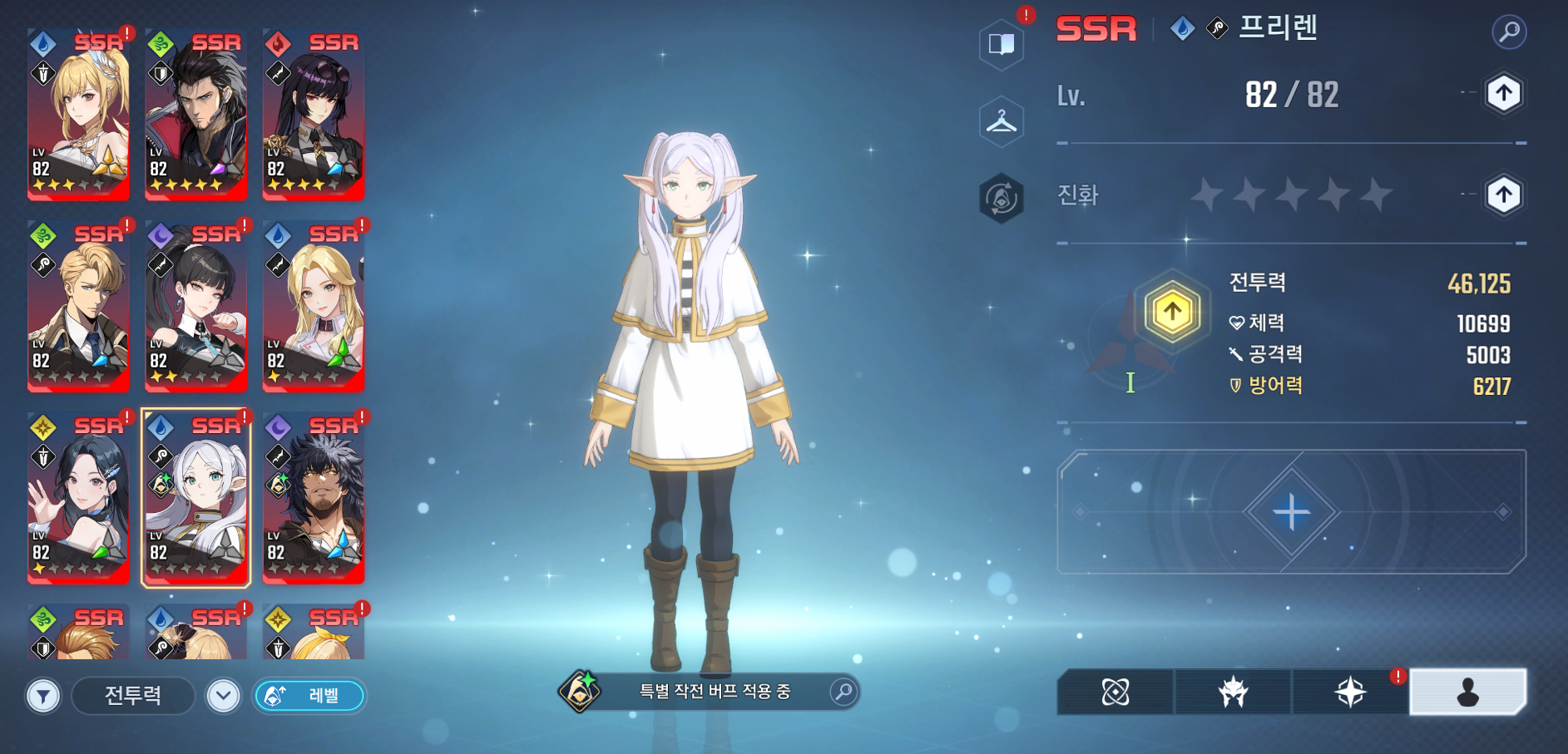This screenshot has height=754, width=1568.
Task: Add equipment in the empty plus slot
Action: tap(1291, 511)
